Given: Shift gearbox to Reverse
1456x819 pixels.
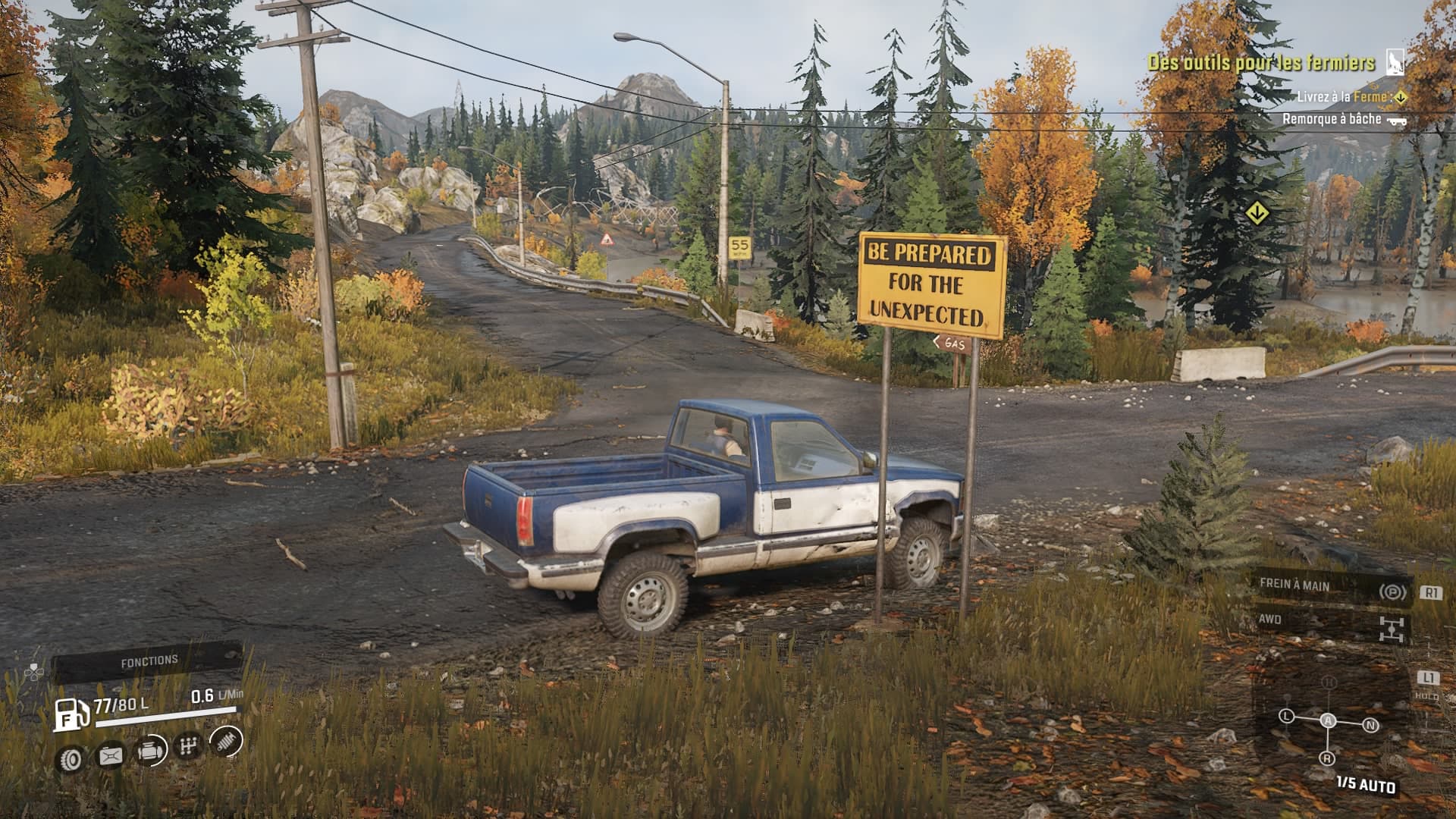Looking at the screenshot, I should [1327, 758].
